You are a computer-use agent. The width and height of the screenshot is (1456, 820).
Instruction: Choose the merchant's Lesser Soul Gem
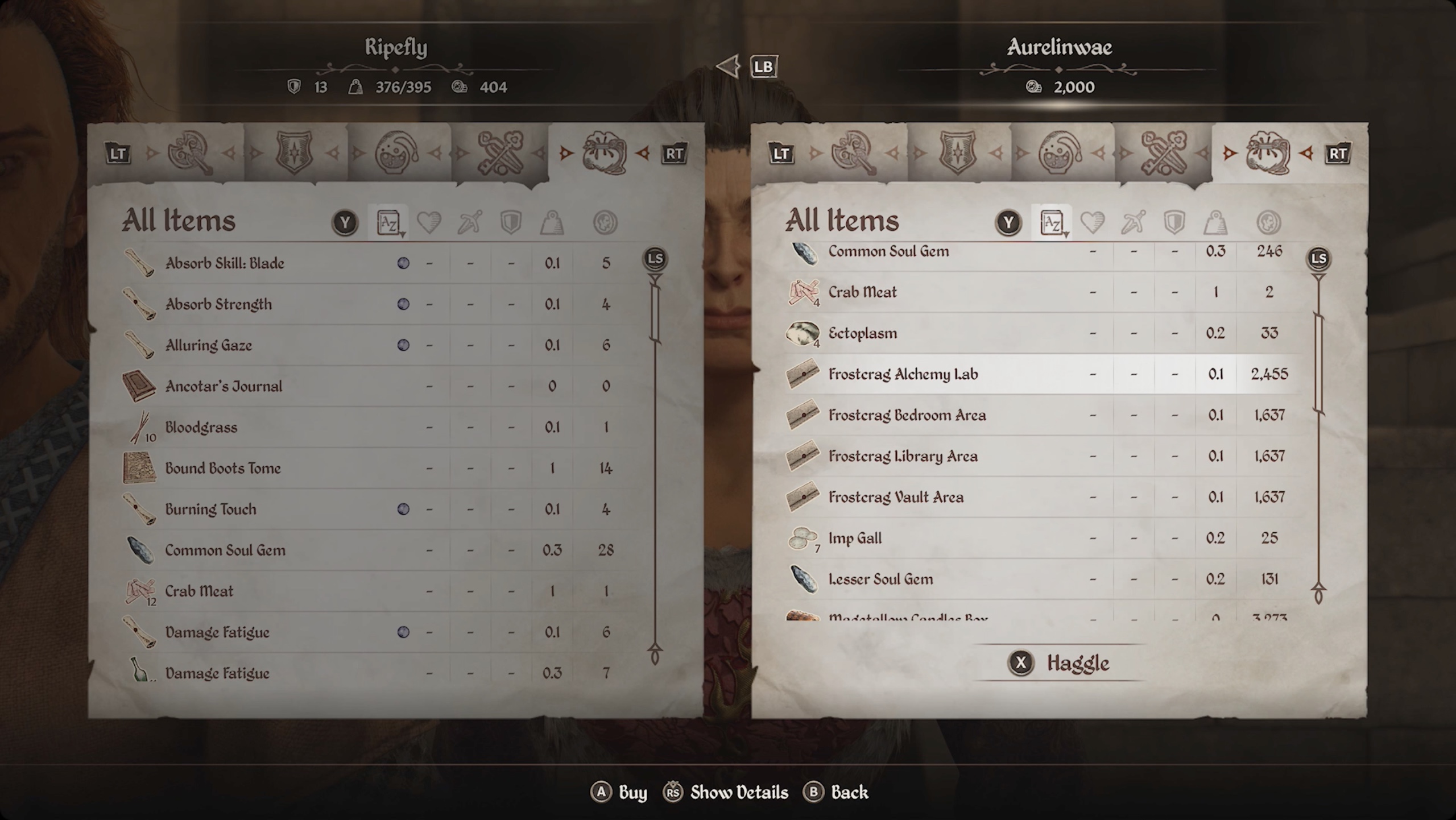click(x=880, y=579)
